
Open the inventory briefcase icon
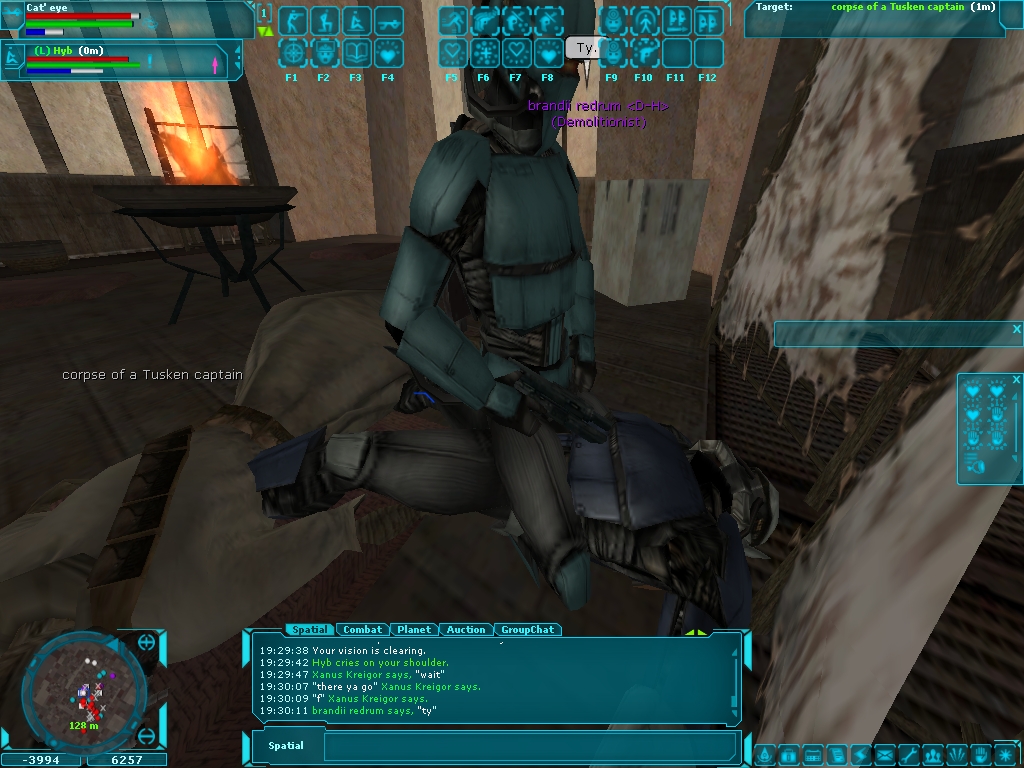[788, 754]
